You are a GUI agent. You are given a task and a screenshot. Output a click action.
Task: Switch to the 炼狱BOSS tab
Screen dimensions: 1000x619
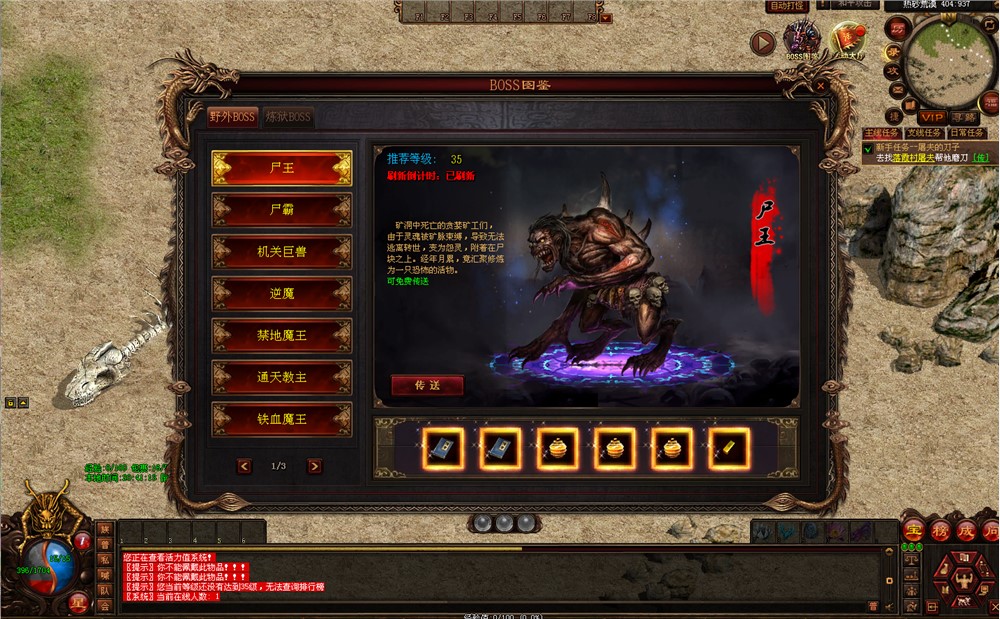pos(288,117)
